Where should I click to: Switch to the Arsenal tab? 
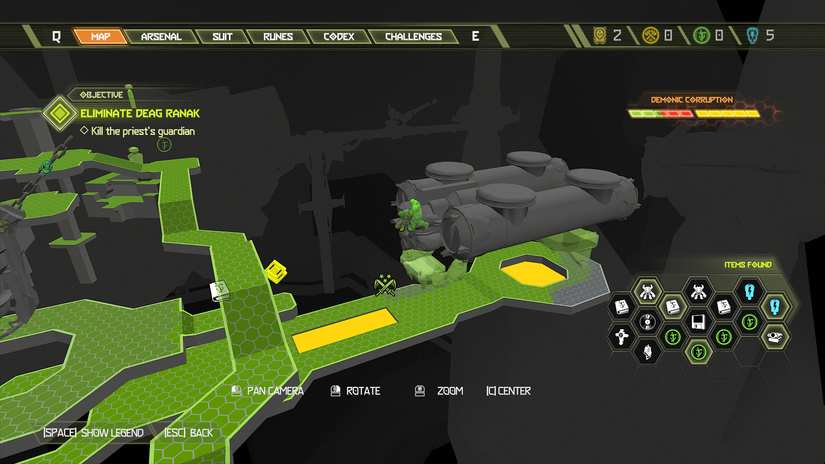(x=161, y=37)
